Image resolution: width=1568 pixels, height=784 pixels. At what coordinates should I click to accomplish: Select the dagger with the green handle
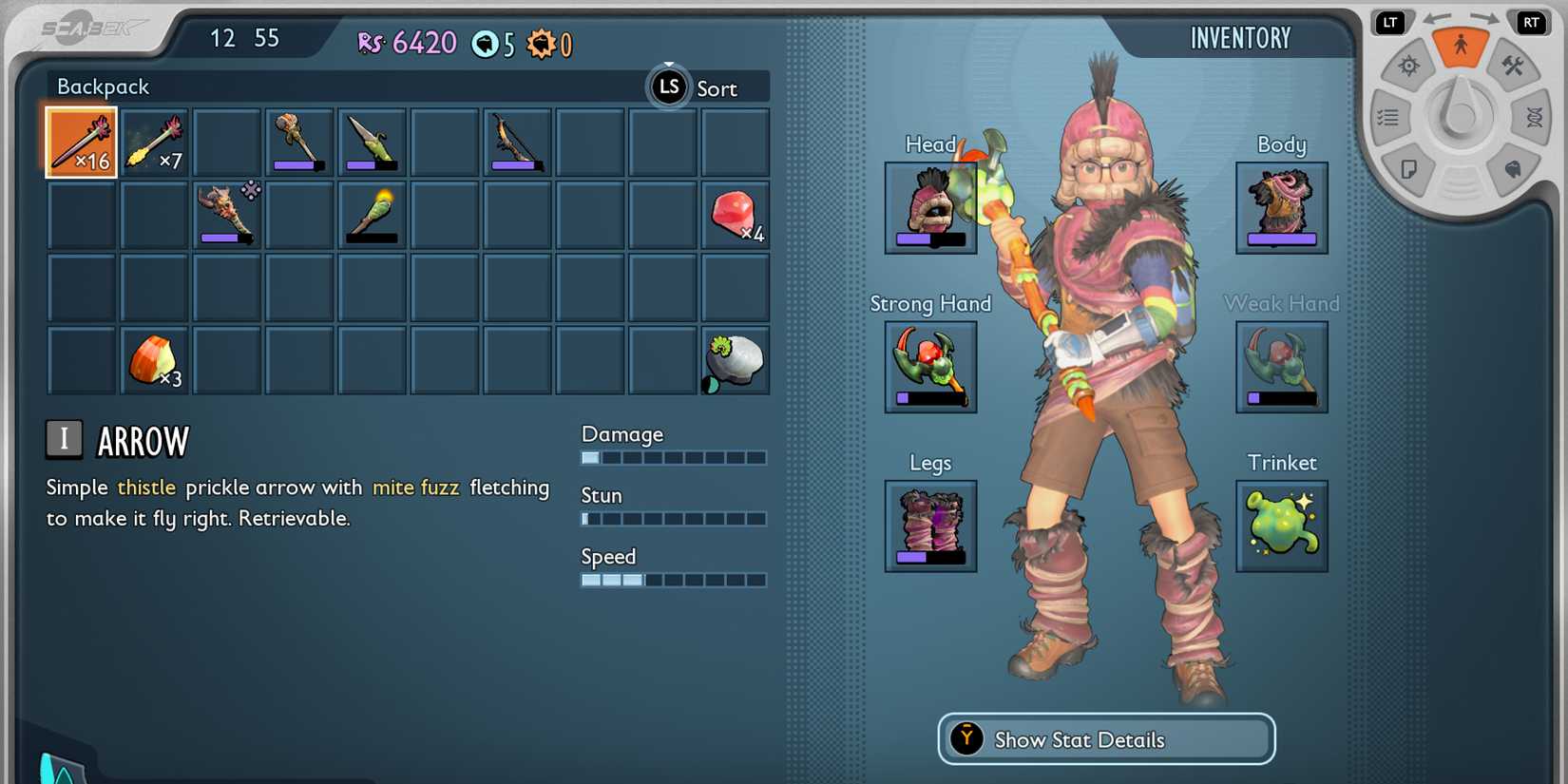tap(372, 143)
